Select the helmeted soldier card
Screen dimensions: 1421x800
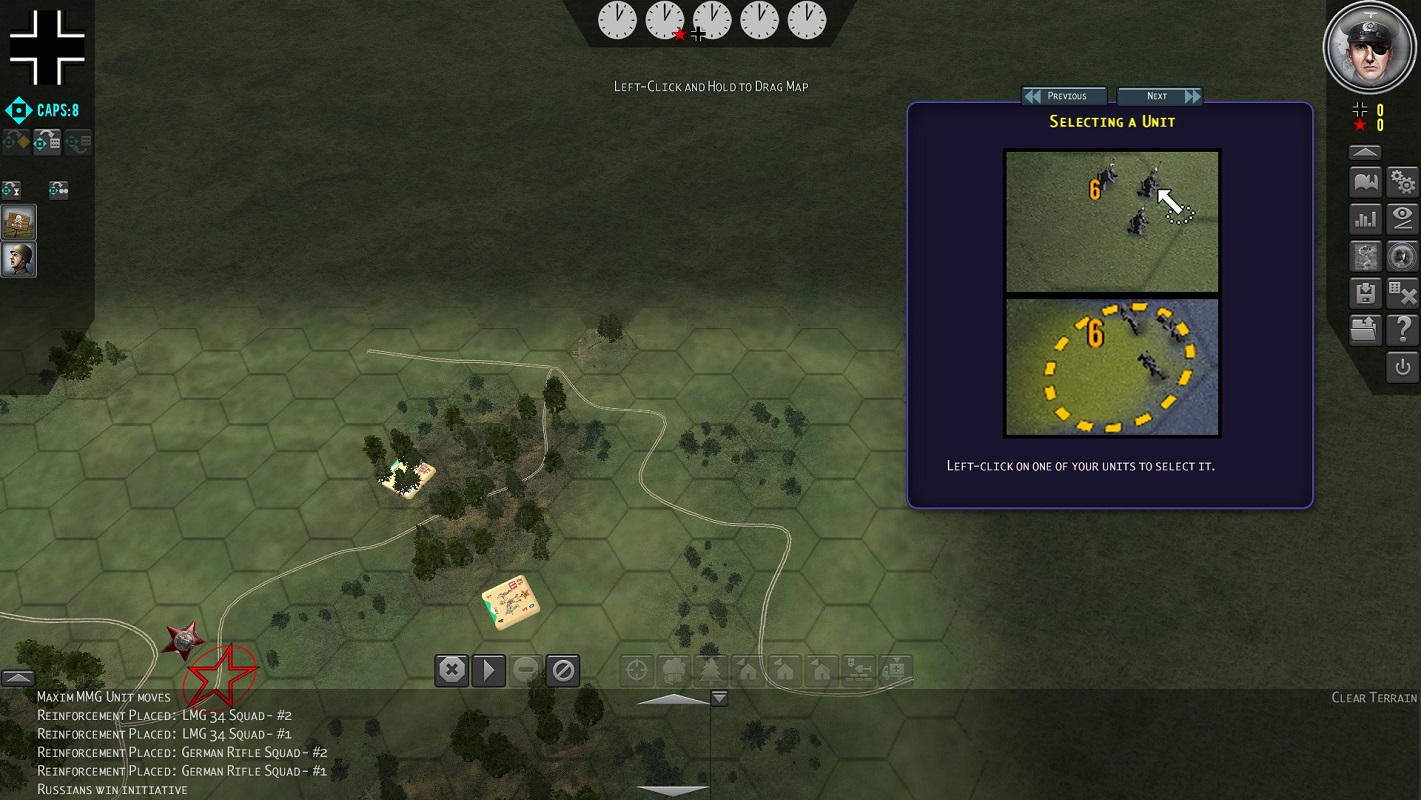click(x=19, y=259)
